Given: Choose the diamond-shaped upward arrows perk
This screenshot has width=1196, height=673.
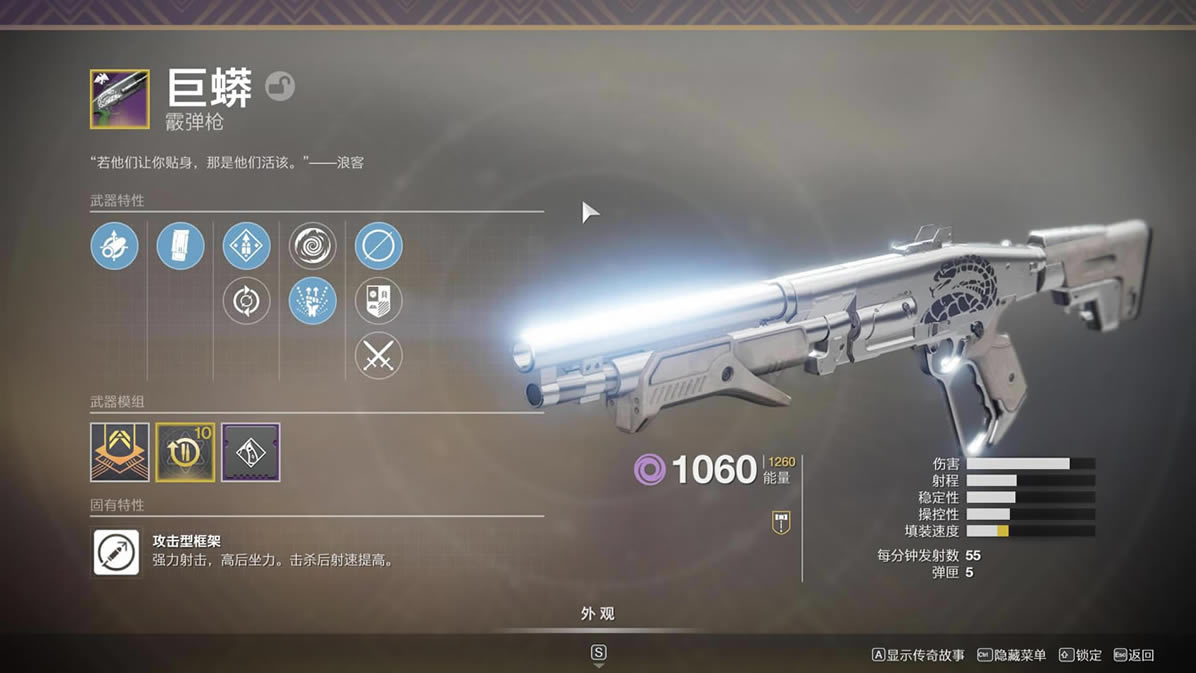Looking at the screenshot, I should tap(246, 246).
